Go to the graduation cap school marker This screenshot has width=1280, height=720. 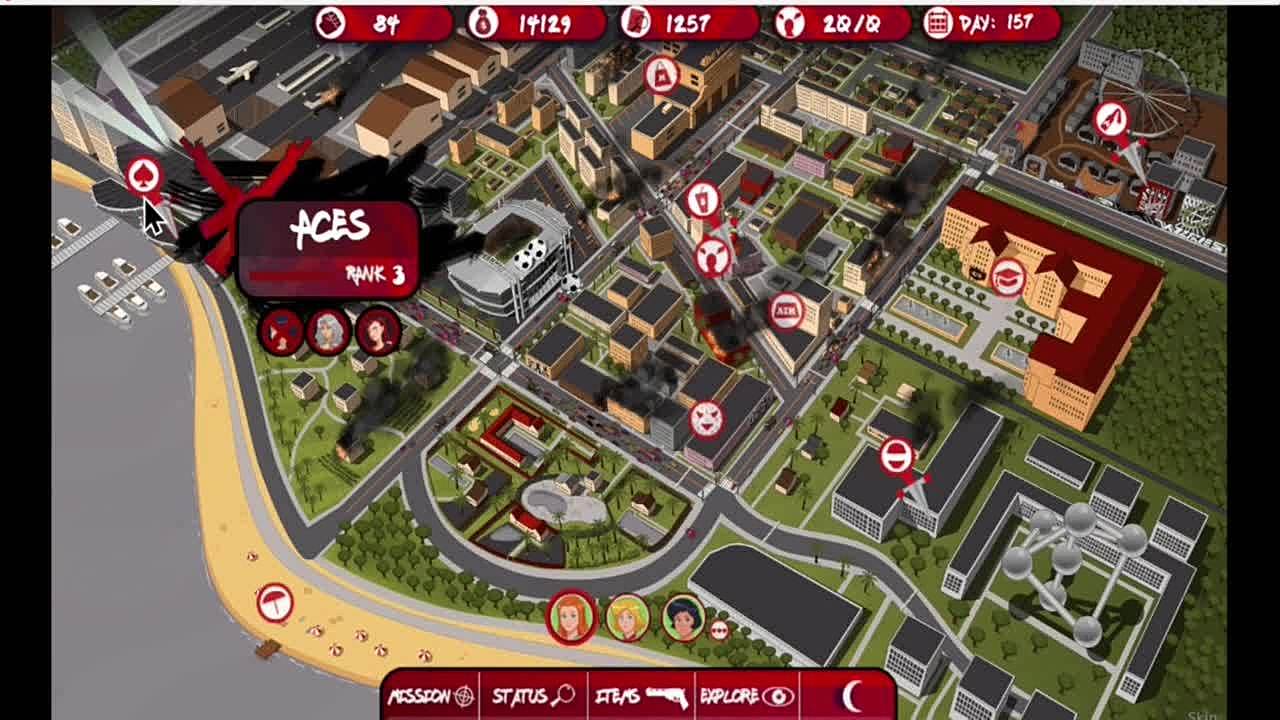click(1008, 277)
